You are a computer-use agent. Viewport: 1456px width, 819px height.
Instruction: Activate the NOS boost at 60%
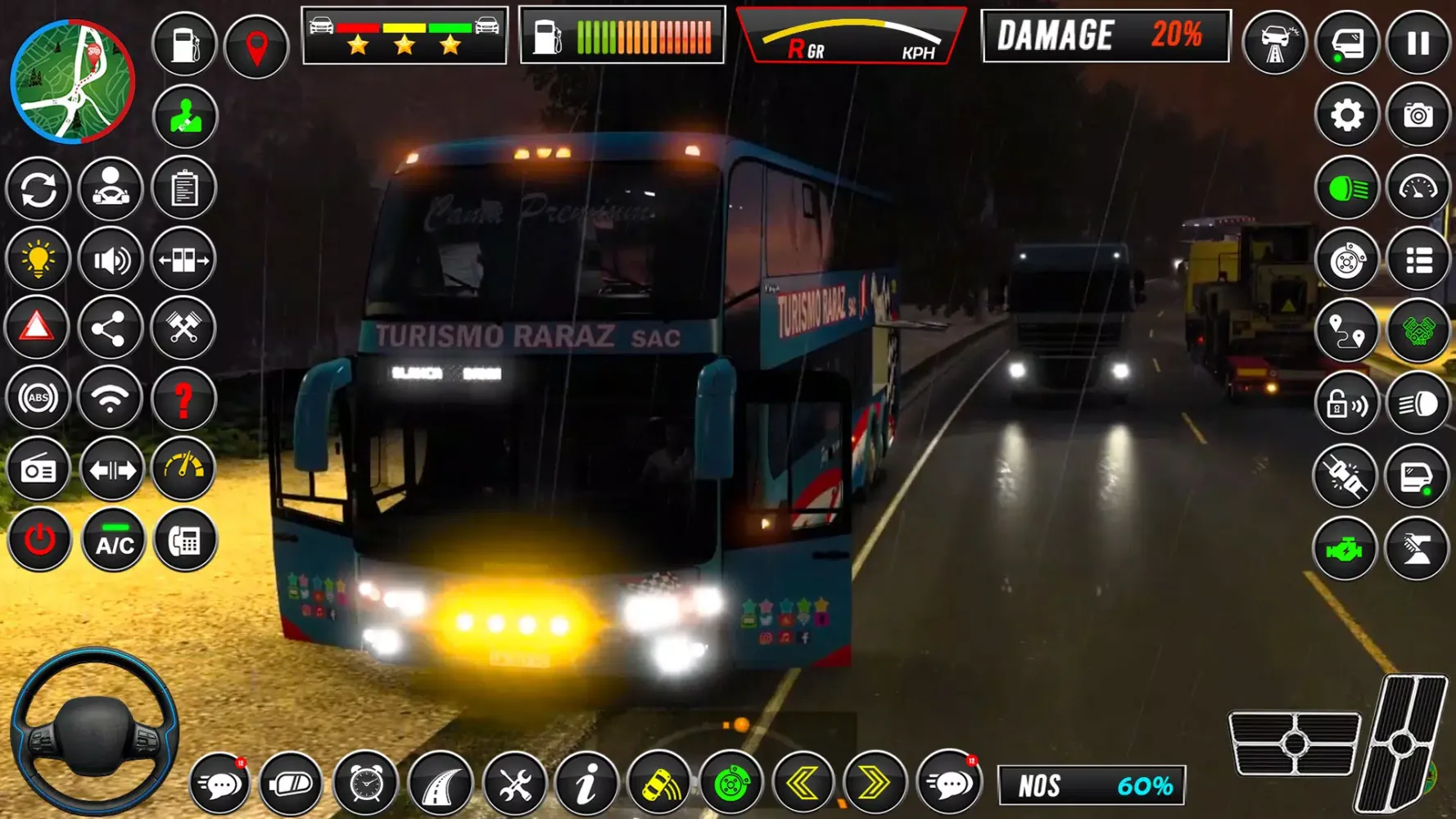tap(1089, 783)
